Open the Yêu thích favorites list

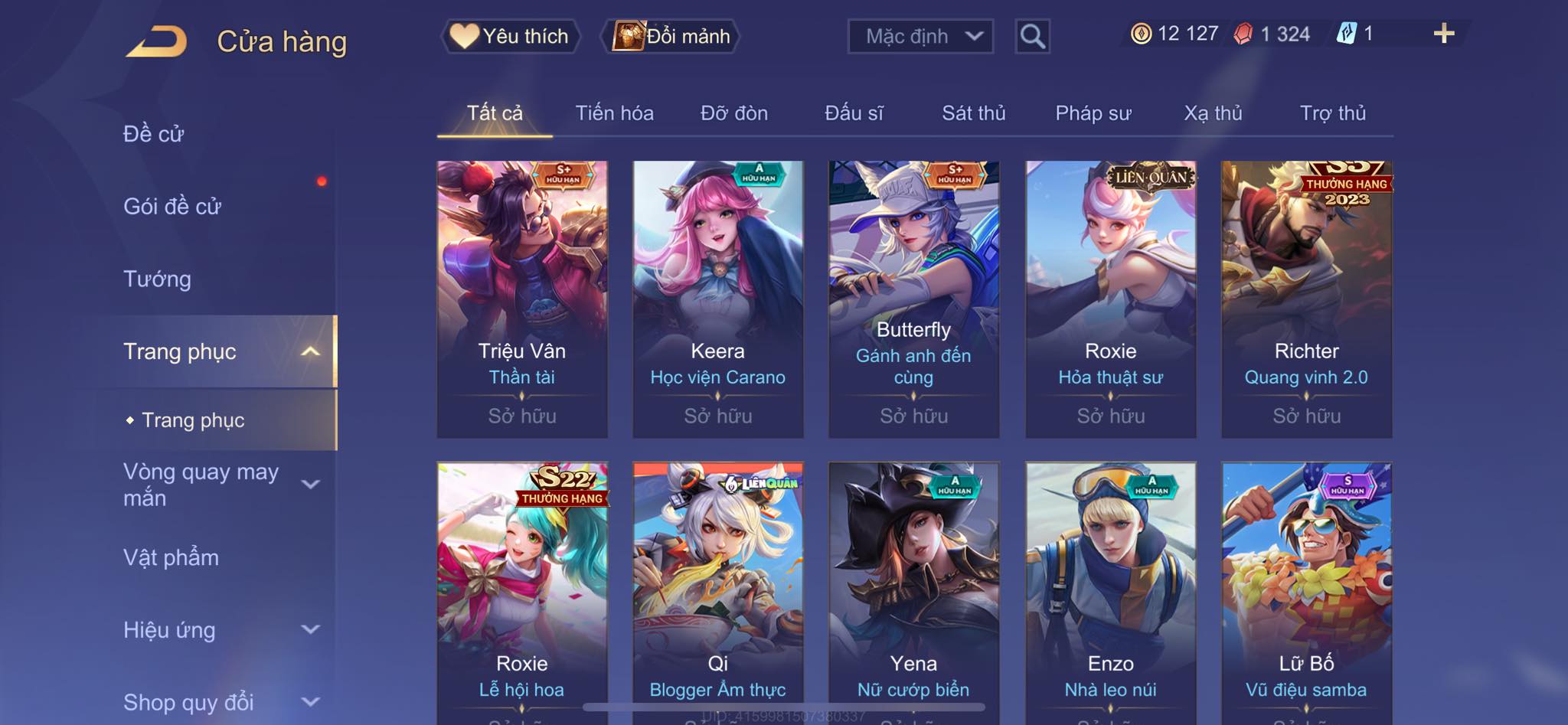[x=511, y=36]
